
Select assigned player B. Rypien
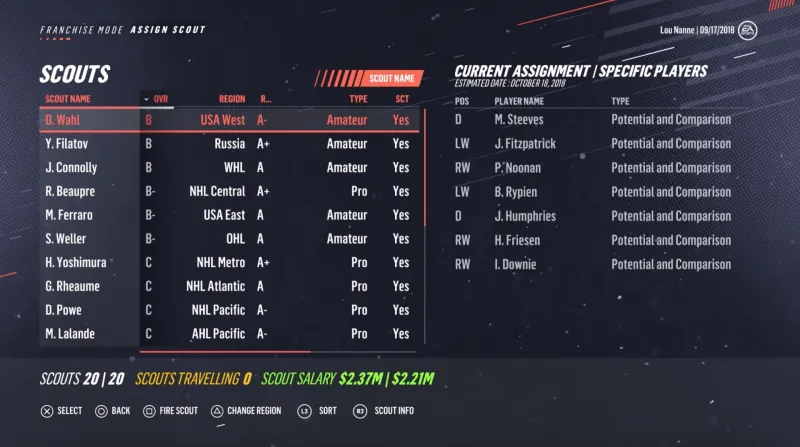point(517,192)
